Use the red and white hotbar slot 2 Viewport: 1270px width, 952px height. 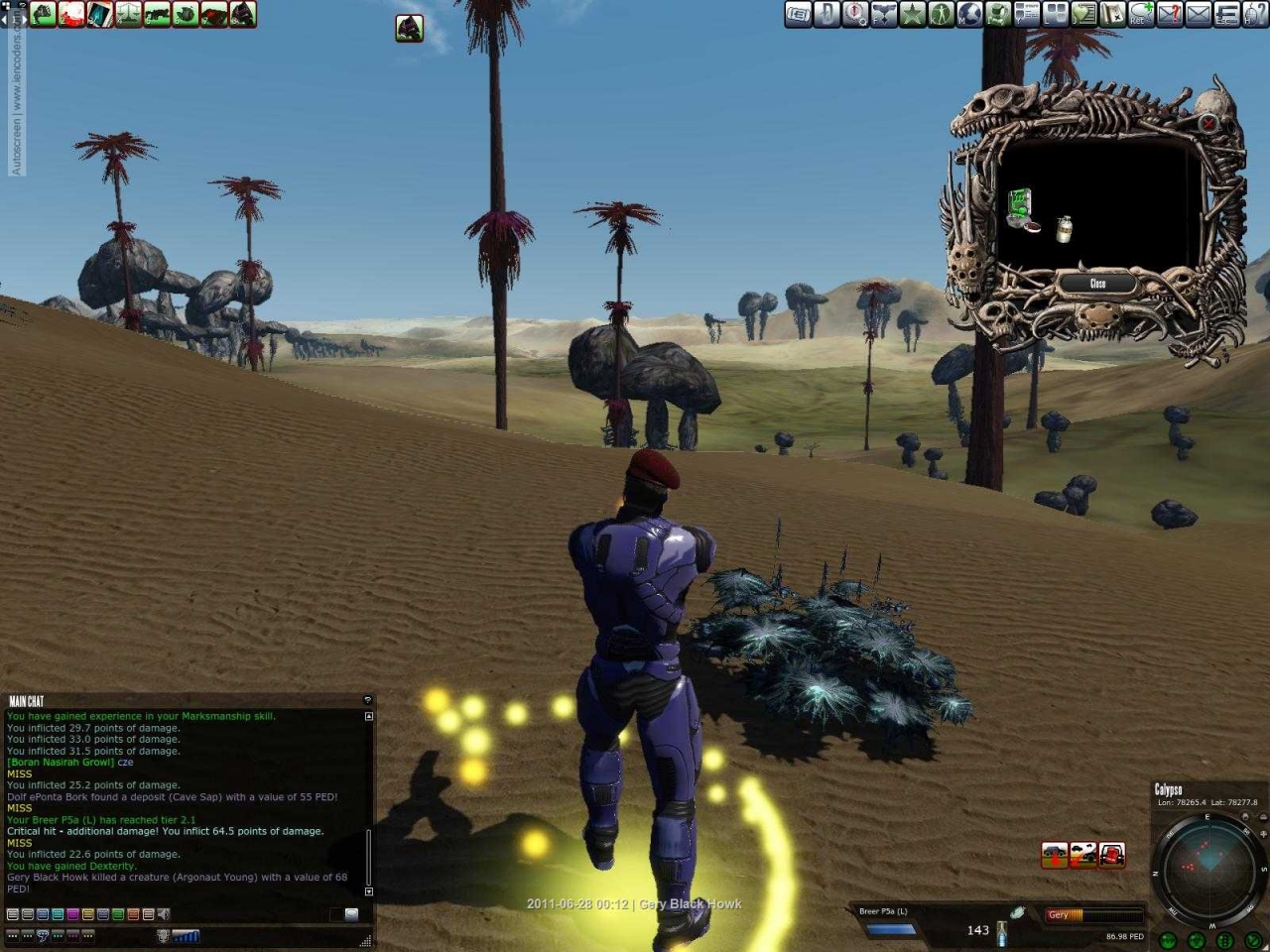[x=70, y=14]
